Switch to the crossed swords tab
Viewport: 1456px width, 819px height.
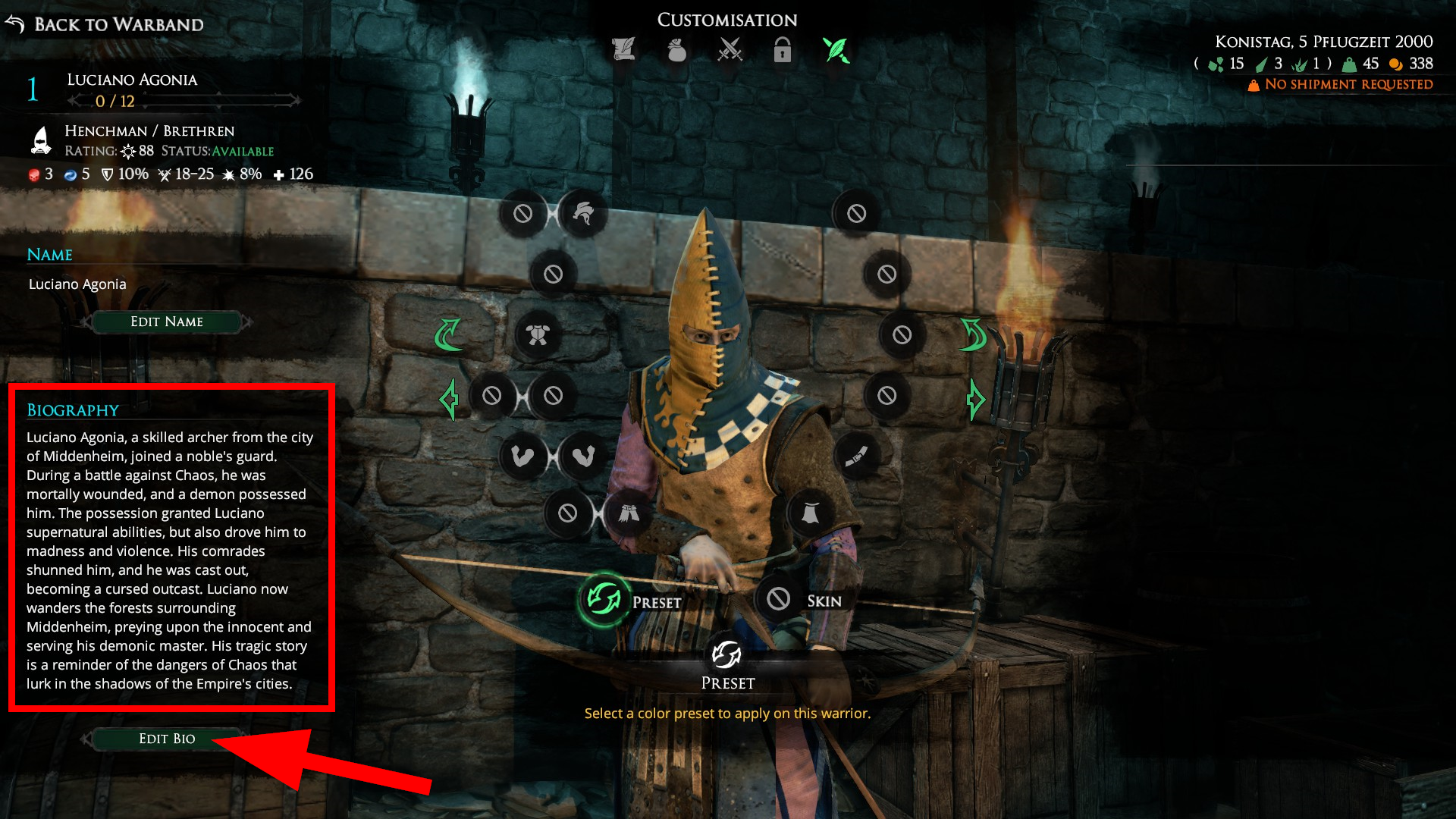730,50
